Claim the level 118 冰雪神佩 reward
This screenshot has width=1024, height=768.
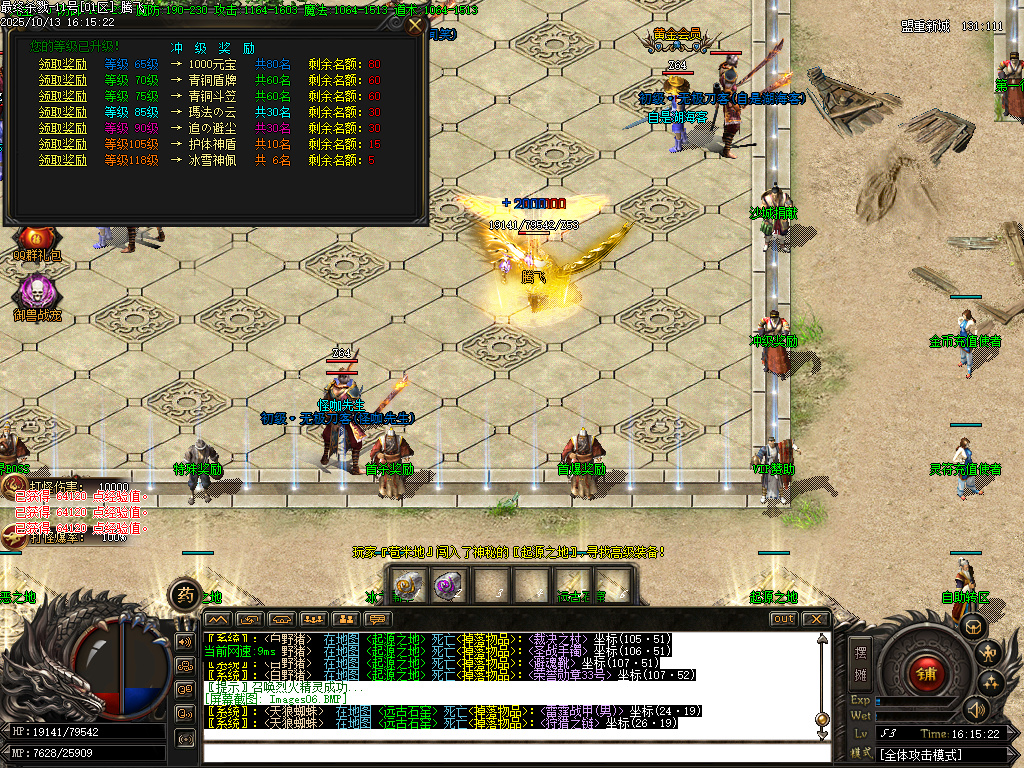63,160
